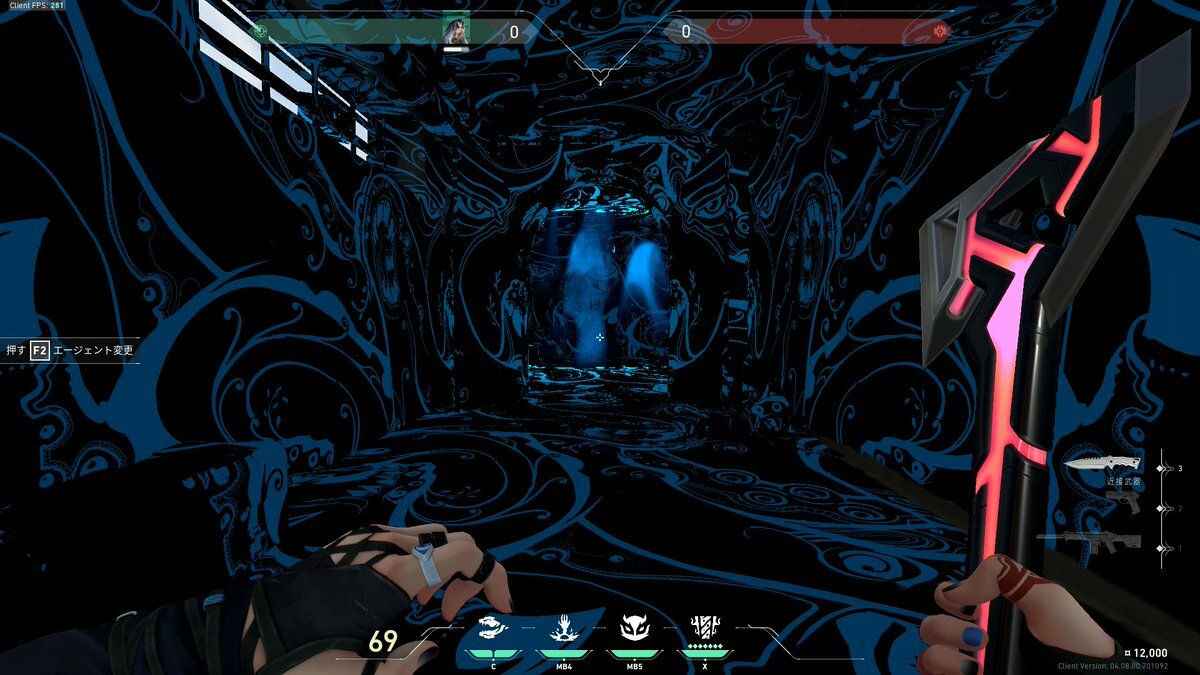Select the red team emblem
Image resolution: width=1200 pixels, height=675 pixels.
pyautogui.click(x=939, y=32)
